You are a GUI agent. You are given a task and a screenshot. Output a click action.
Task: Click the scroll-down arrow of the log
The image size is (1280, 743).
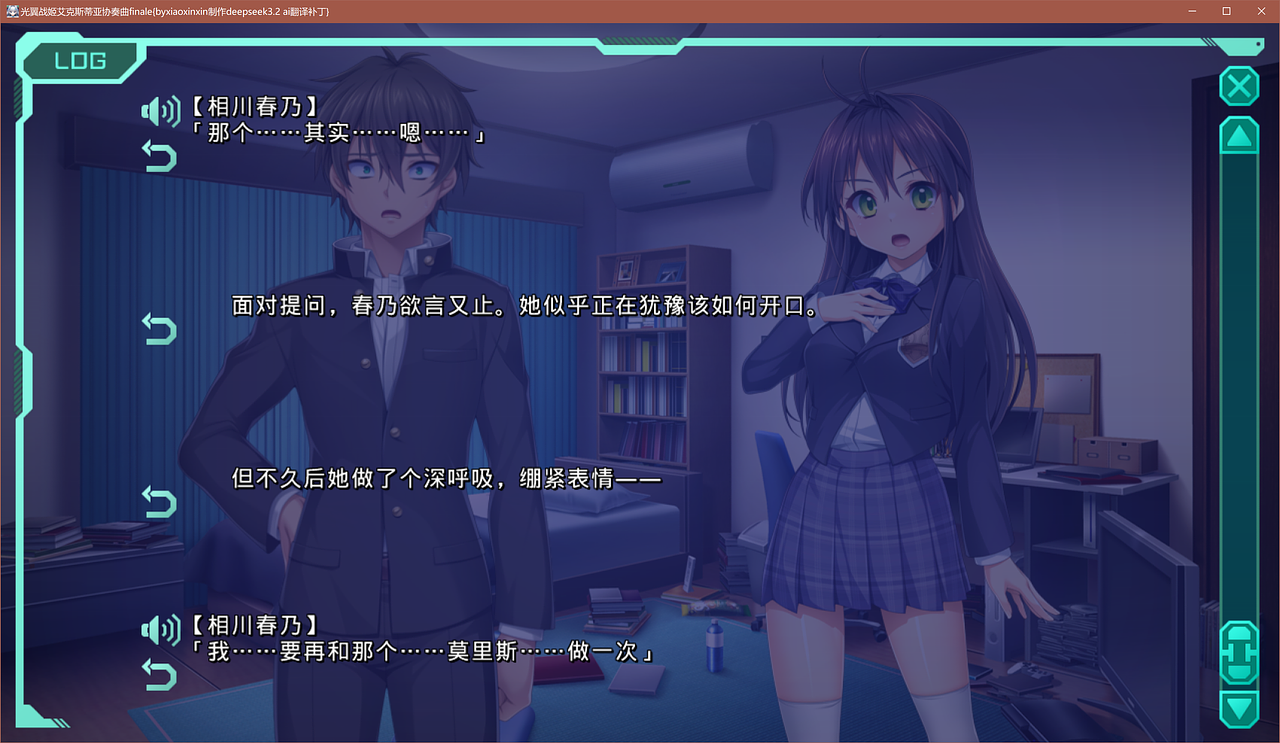point(1239,709)
